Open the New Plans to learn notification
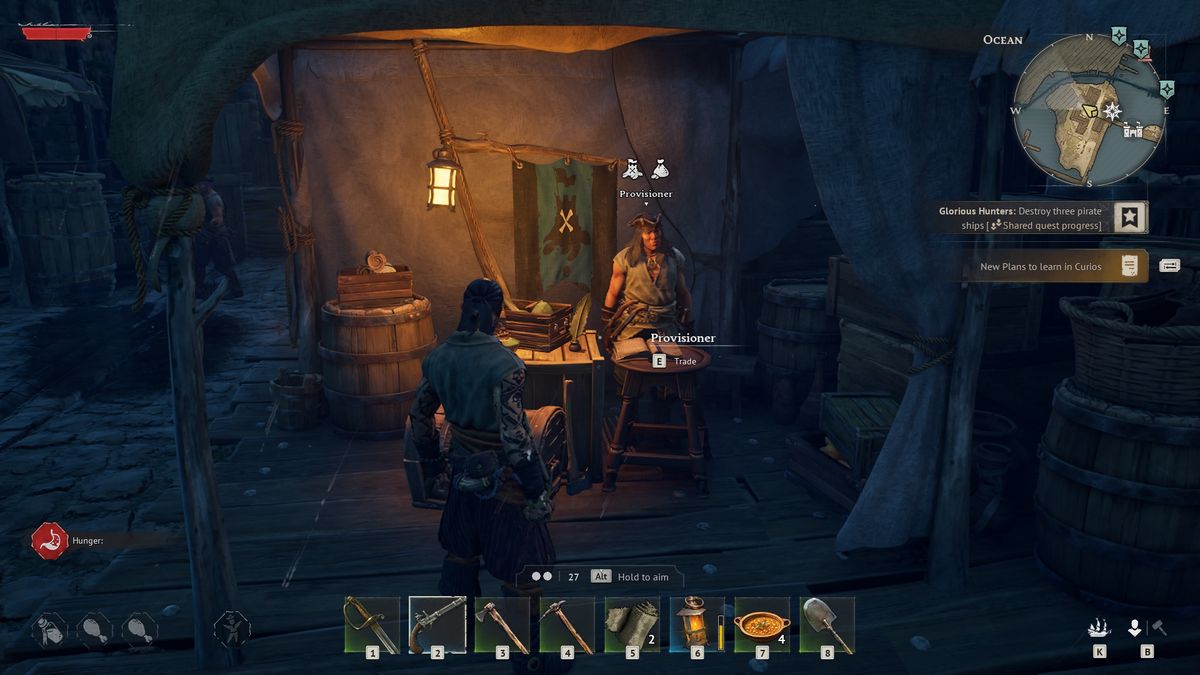Viewport: 1200px width, 675px height. point(1055,266)
